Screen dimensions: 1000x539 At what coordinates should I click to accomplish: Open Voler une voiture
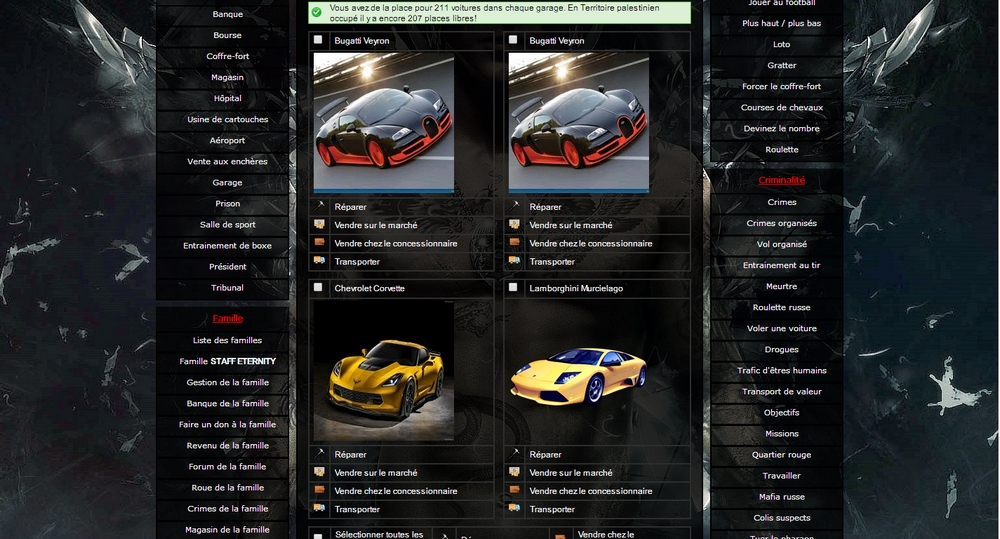click(x=781, y=329)
